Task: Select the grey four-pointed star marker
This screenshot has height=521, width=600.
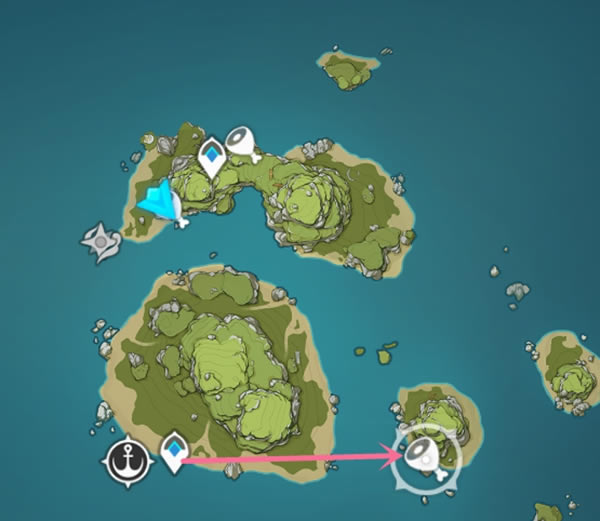Action: (x=101, y=242)
